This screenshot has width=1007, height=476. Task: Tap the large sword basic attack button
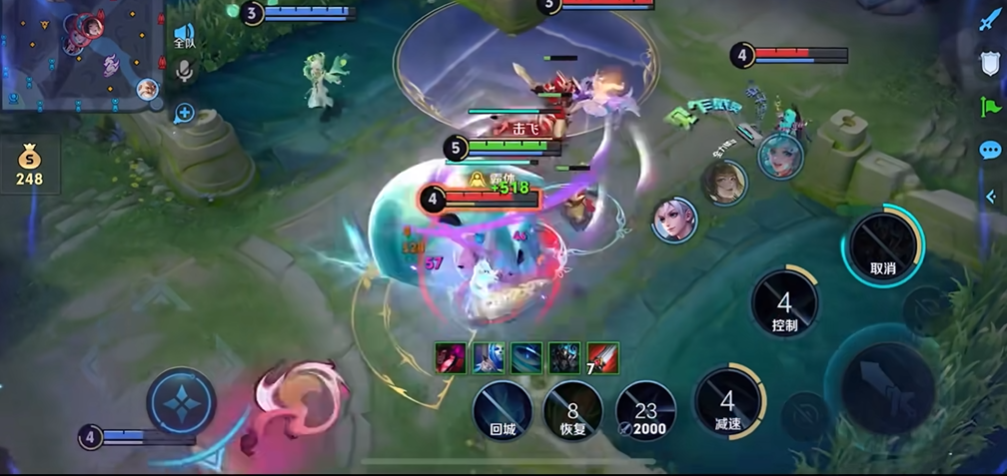pos(886,387)
